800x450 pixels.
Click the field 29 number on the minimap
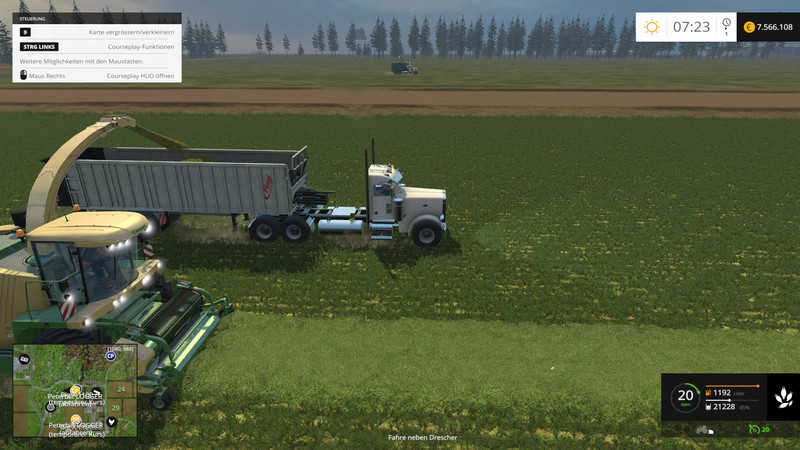pos(116,407)
